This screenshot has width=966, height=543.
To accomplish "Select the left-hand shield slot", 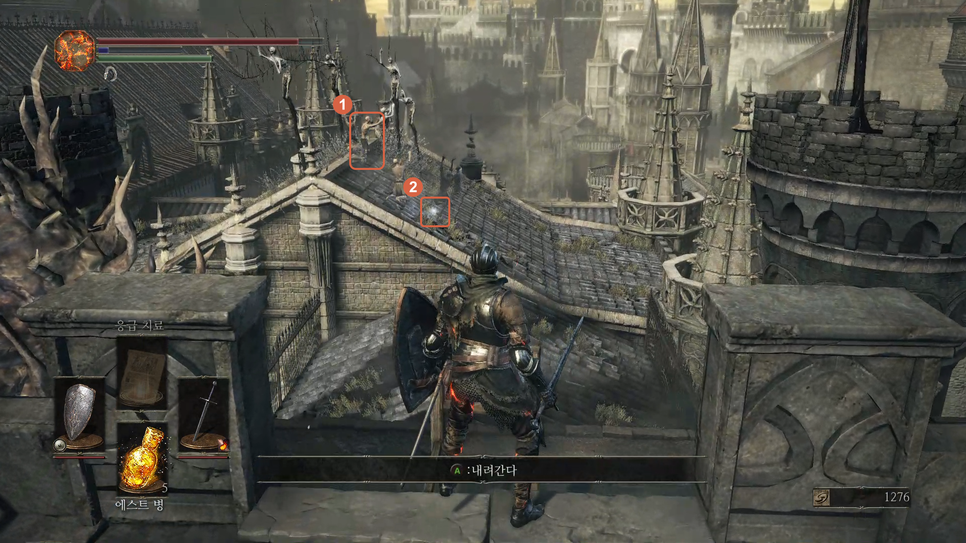I will pyautogui.click(x=79, y=414).
